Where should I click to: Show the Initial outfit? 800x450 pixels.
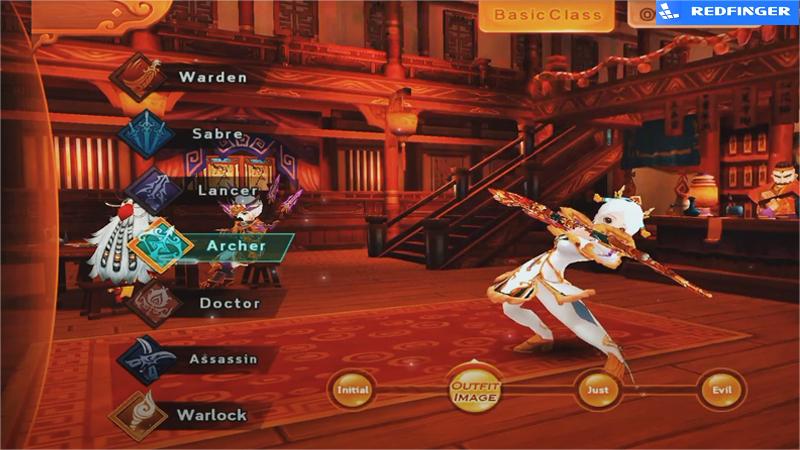[x=353, y=389]
